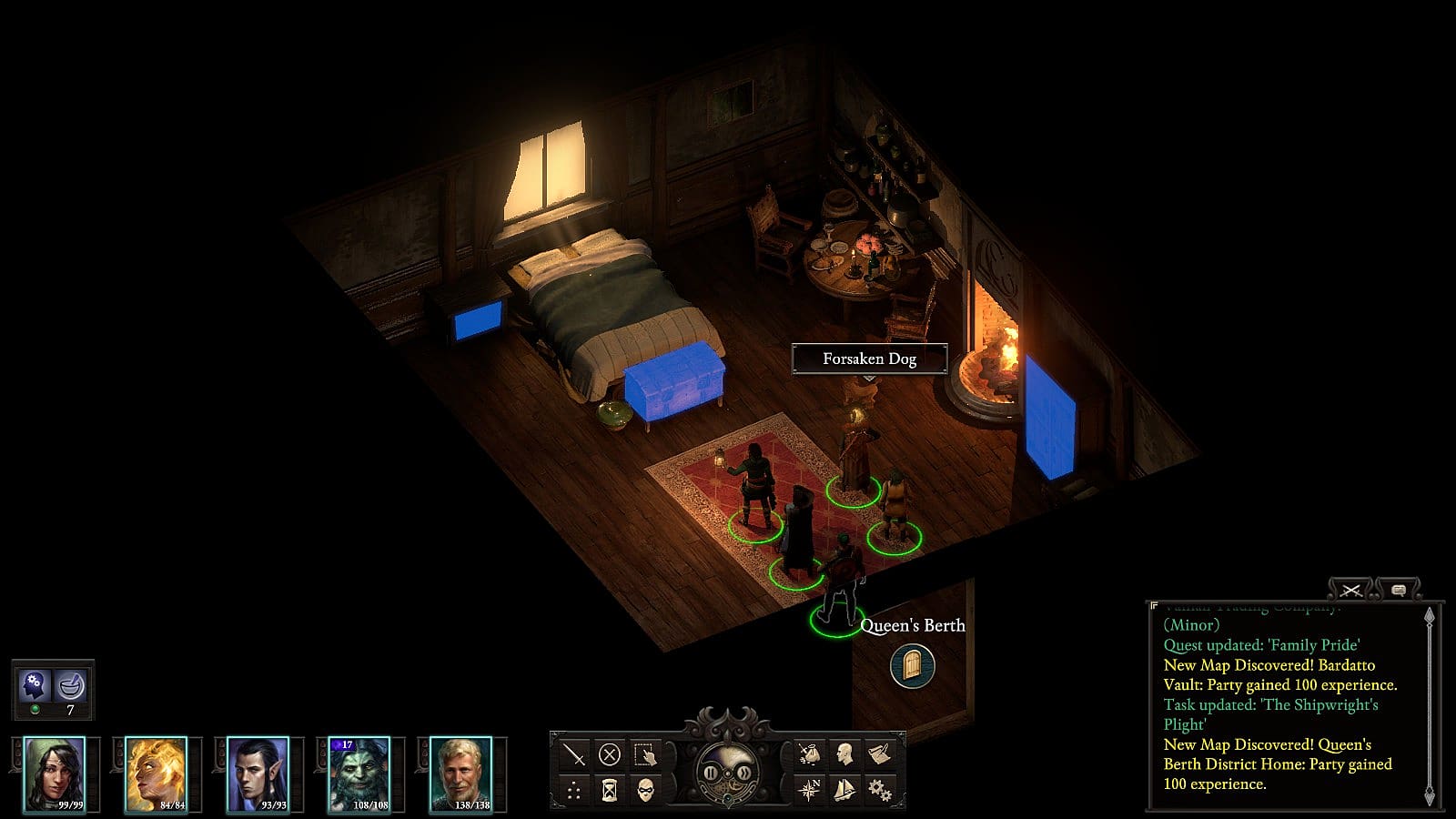Open the inventory loot bag icon
Screen dimensions: 1456x819
(808, 753)
